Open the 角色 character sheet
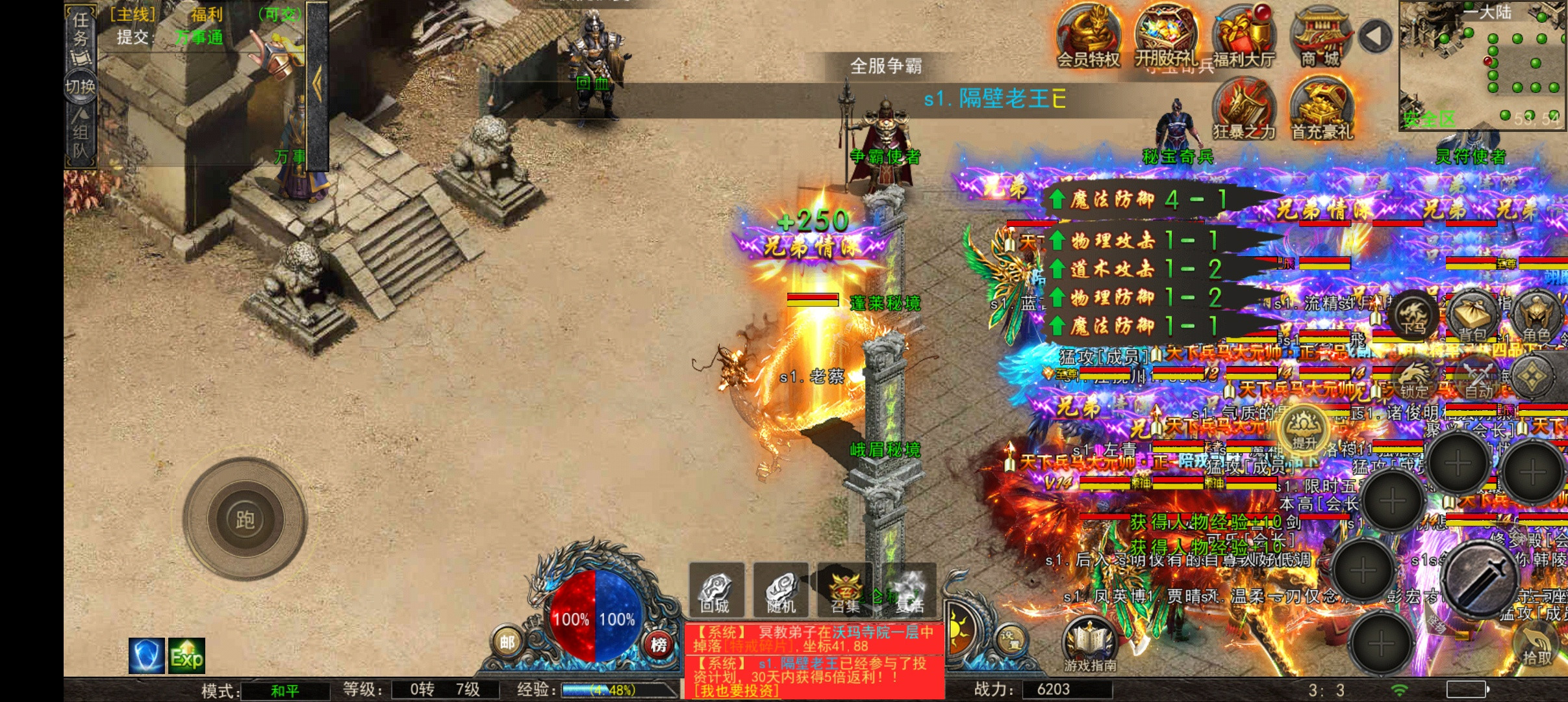The width and height of the screenshot is (1568, 702). pos(1536,318)
